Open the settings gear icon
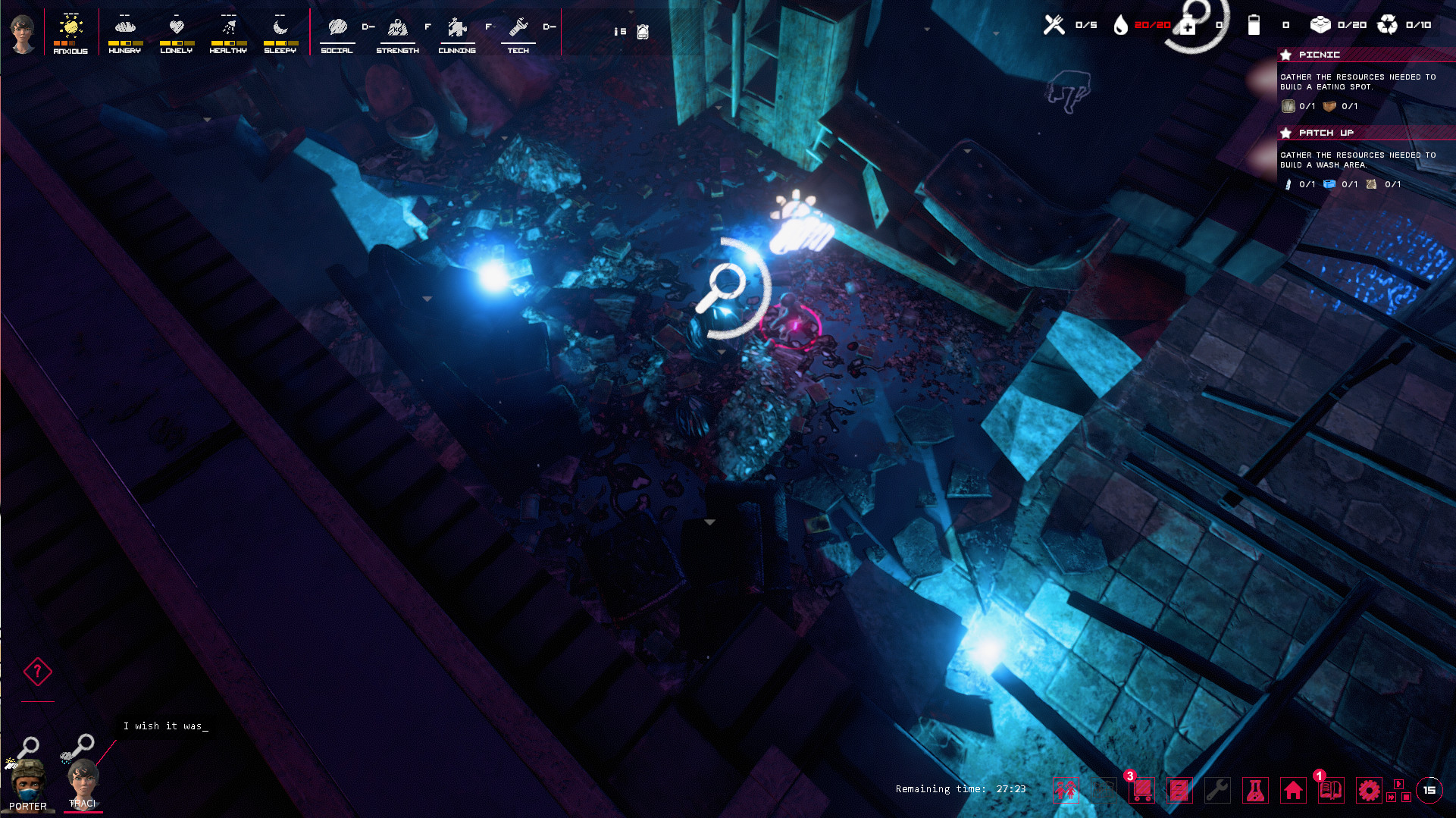The height and width of the screenshot is (818, 1456). click(x=1368, y=790)
